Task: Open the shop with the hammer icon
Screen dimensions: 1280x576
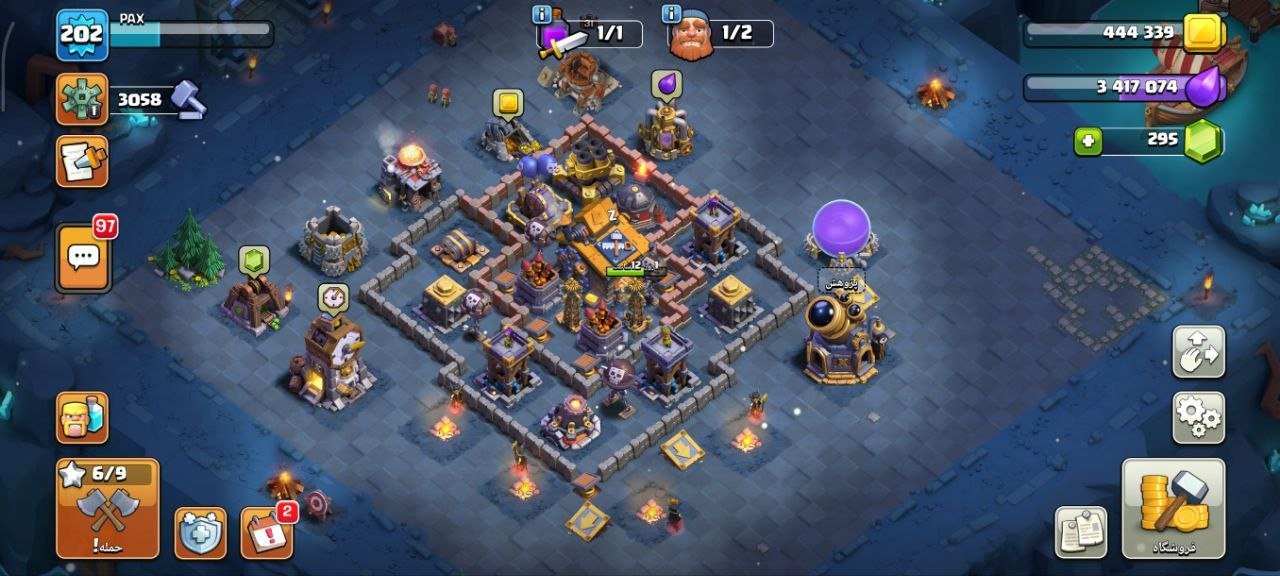Action: [1173, 508]
